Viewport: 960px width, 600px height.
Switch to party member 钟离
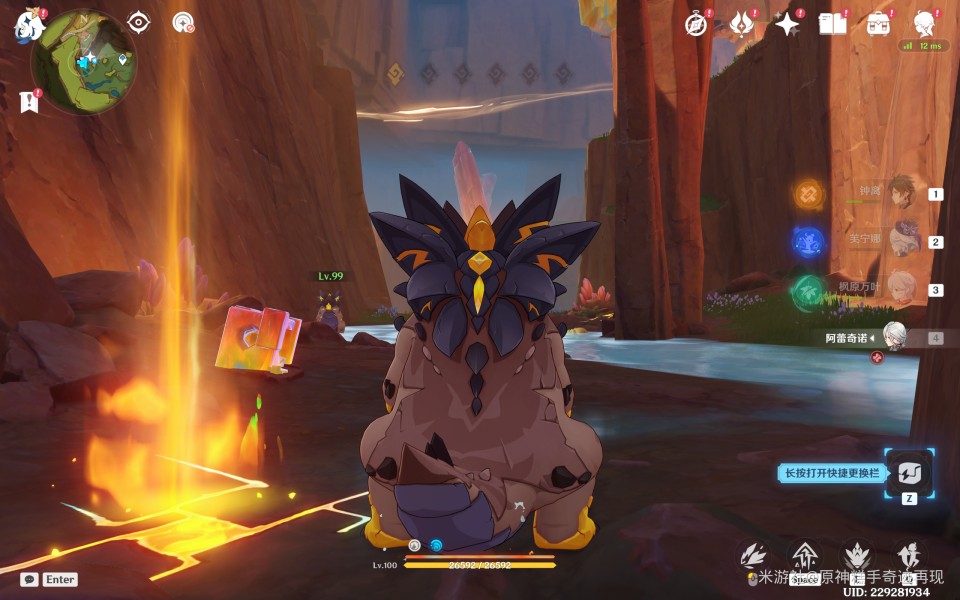(902, 194)
